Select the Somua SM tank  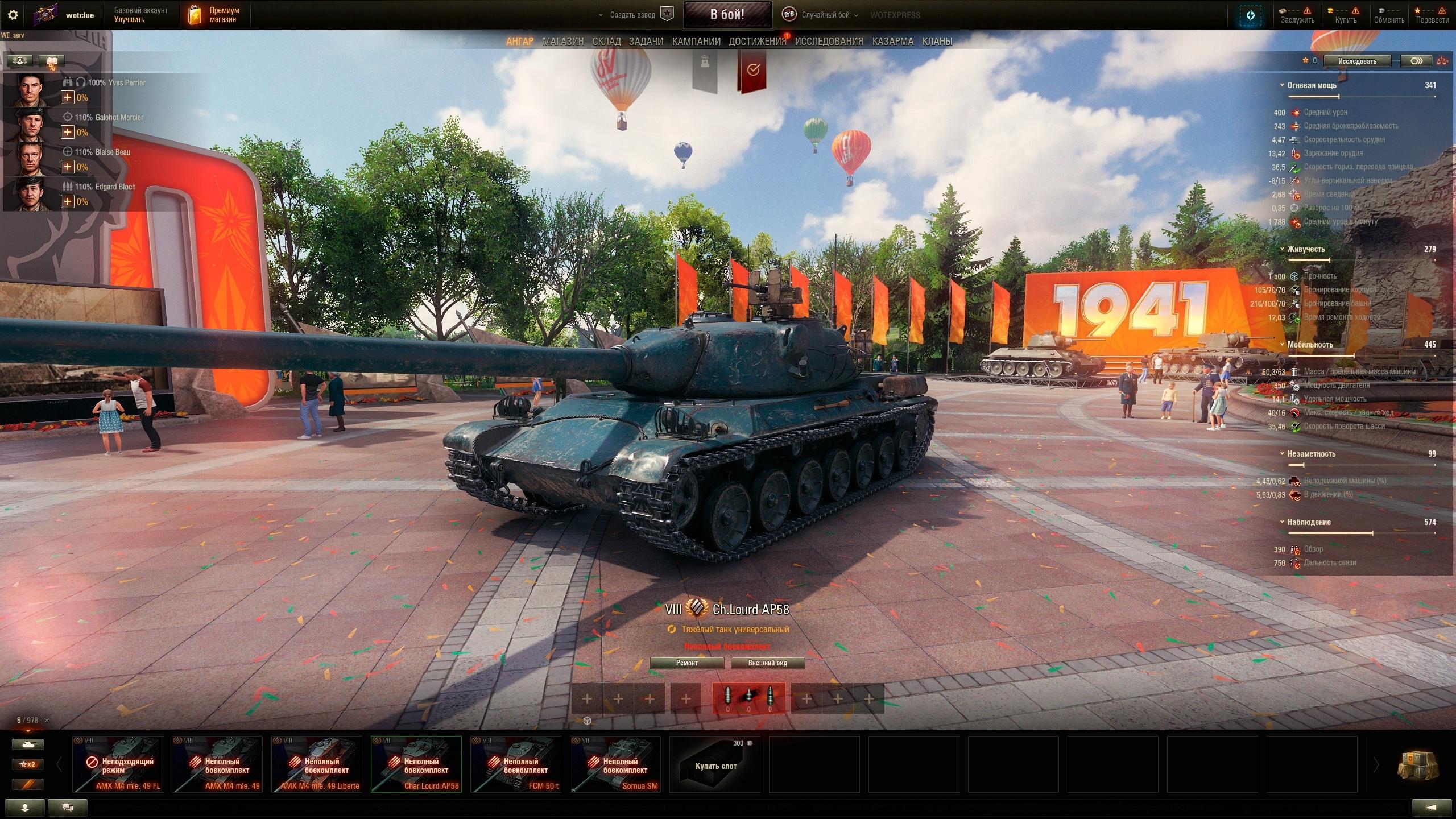(615, 764)
